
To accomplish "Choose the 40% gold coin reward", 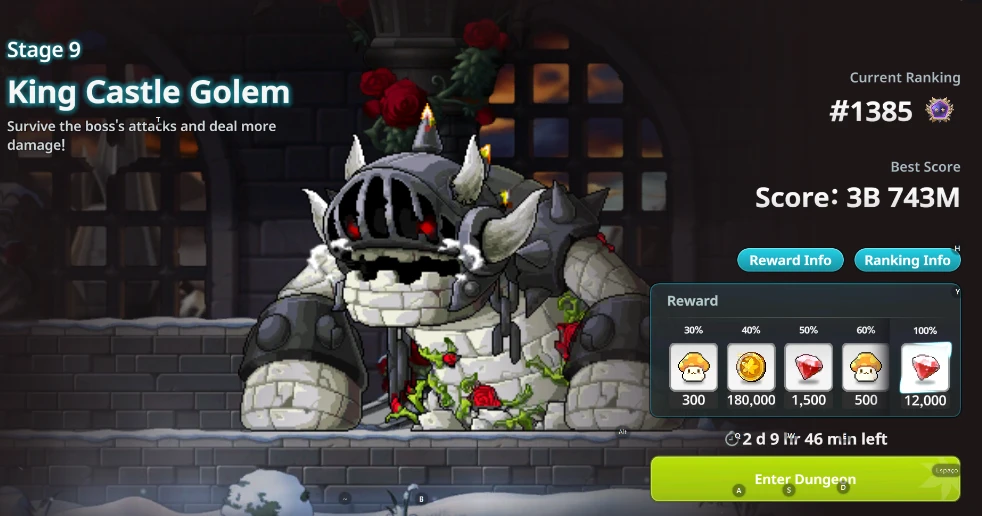I will tap(751, 367).
